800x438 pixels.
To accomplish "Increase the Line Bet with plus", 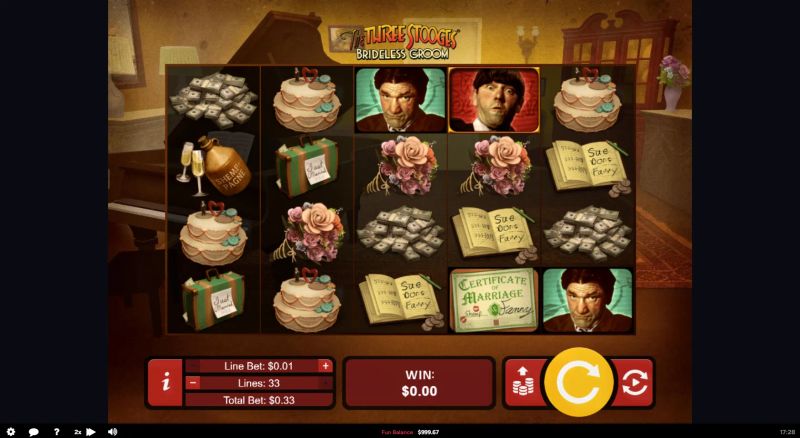I will 325,366.
